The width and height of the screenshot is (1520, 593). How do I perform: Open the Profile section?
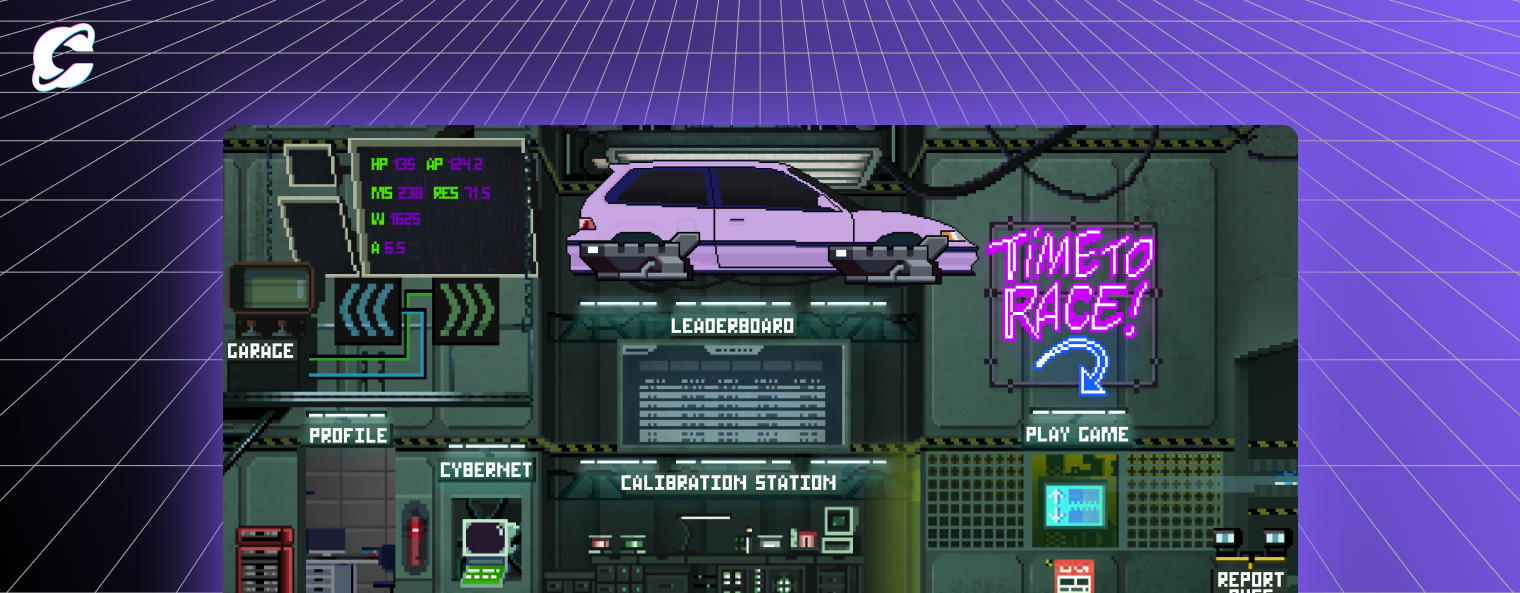[348, 436]
